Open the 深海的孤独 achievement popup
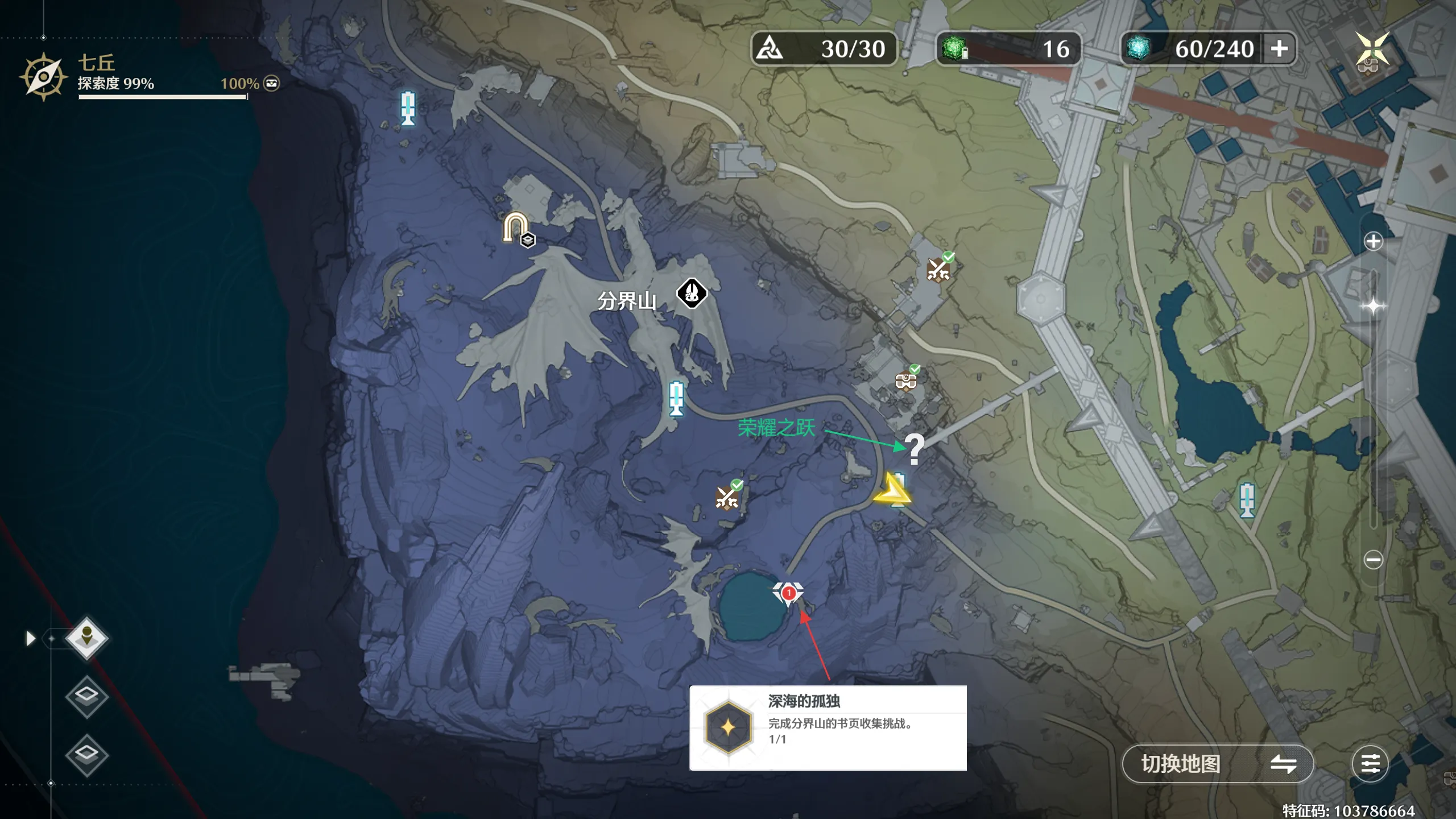Screen dimensions: 1456x819 [x=828, y=728]
